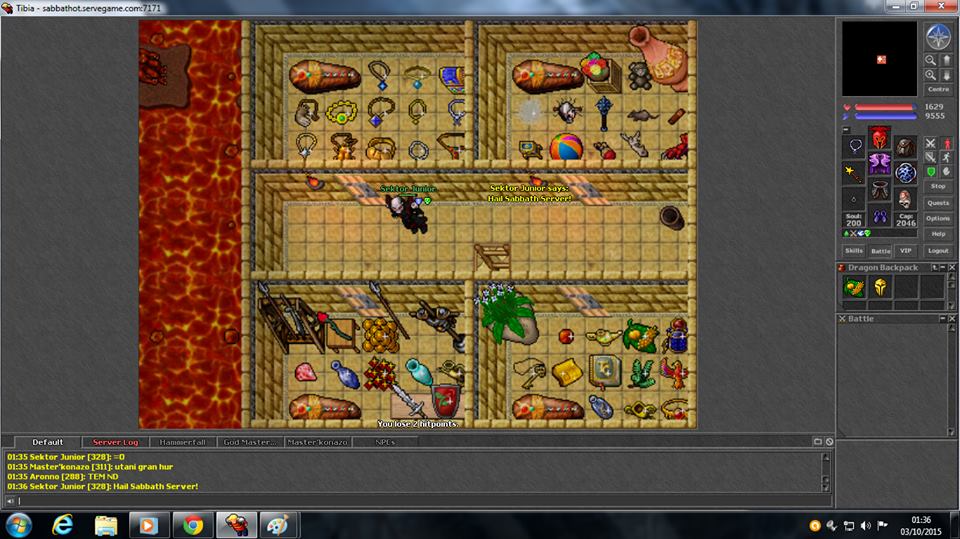Open the Skills window
This screenshot has height=539, width=960.
(853, 251)
